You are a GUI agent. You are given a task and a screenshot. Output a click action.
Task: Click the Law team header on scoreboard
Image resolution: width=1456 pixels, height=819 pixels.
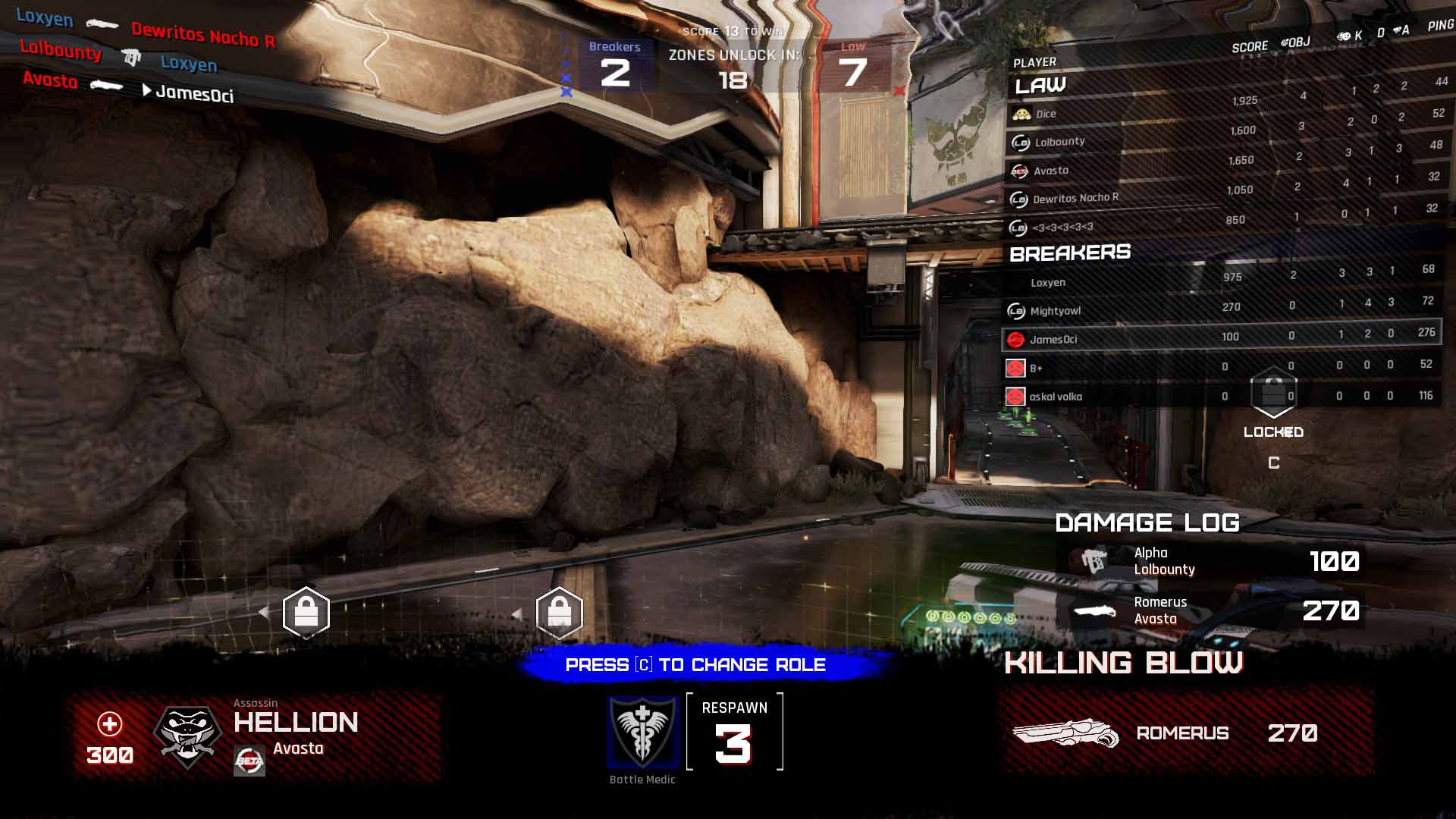point(1040,86)
